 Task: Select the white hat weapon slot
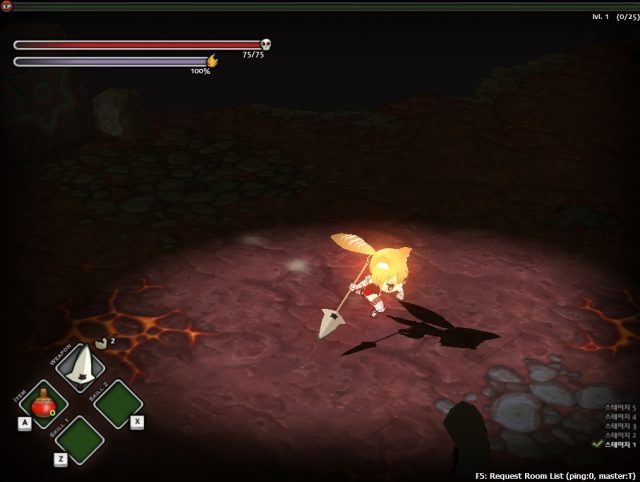(x=80, y=367)
